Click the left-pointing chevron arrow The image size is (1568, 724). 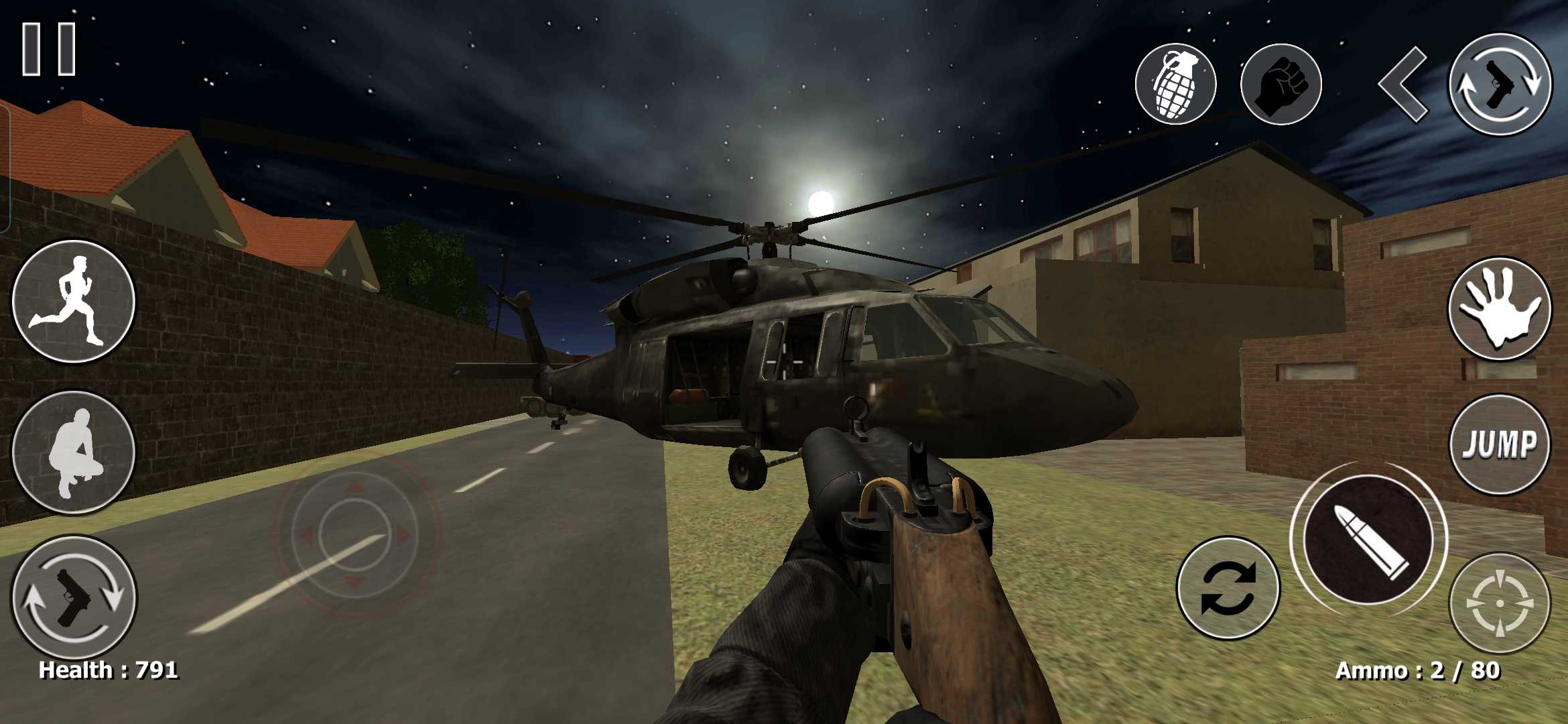click(x=1403, y=84)
